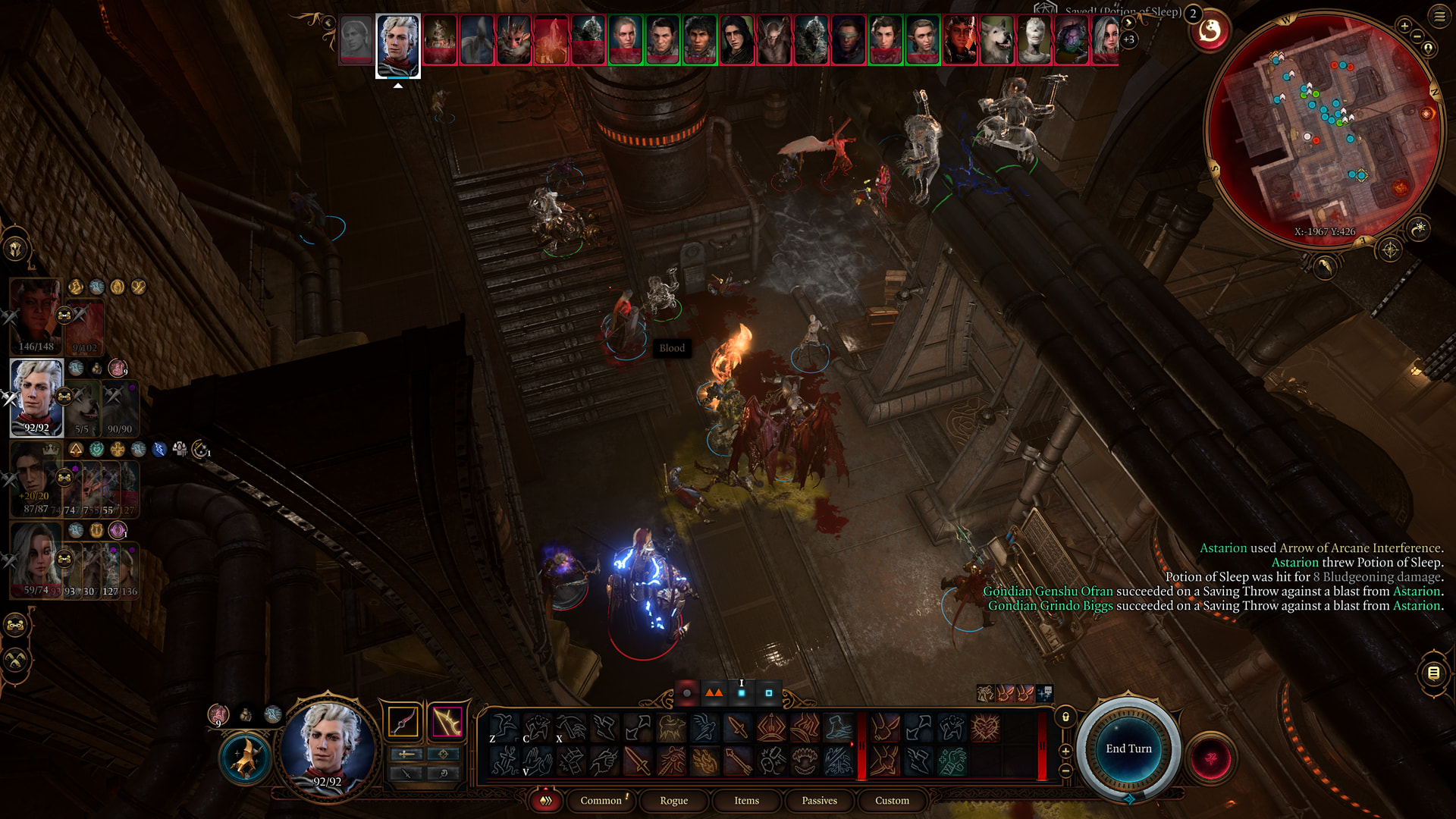1456x819 pixels.
Task: Click the red reaction button beside End Turn
Action: [1211, 758]
